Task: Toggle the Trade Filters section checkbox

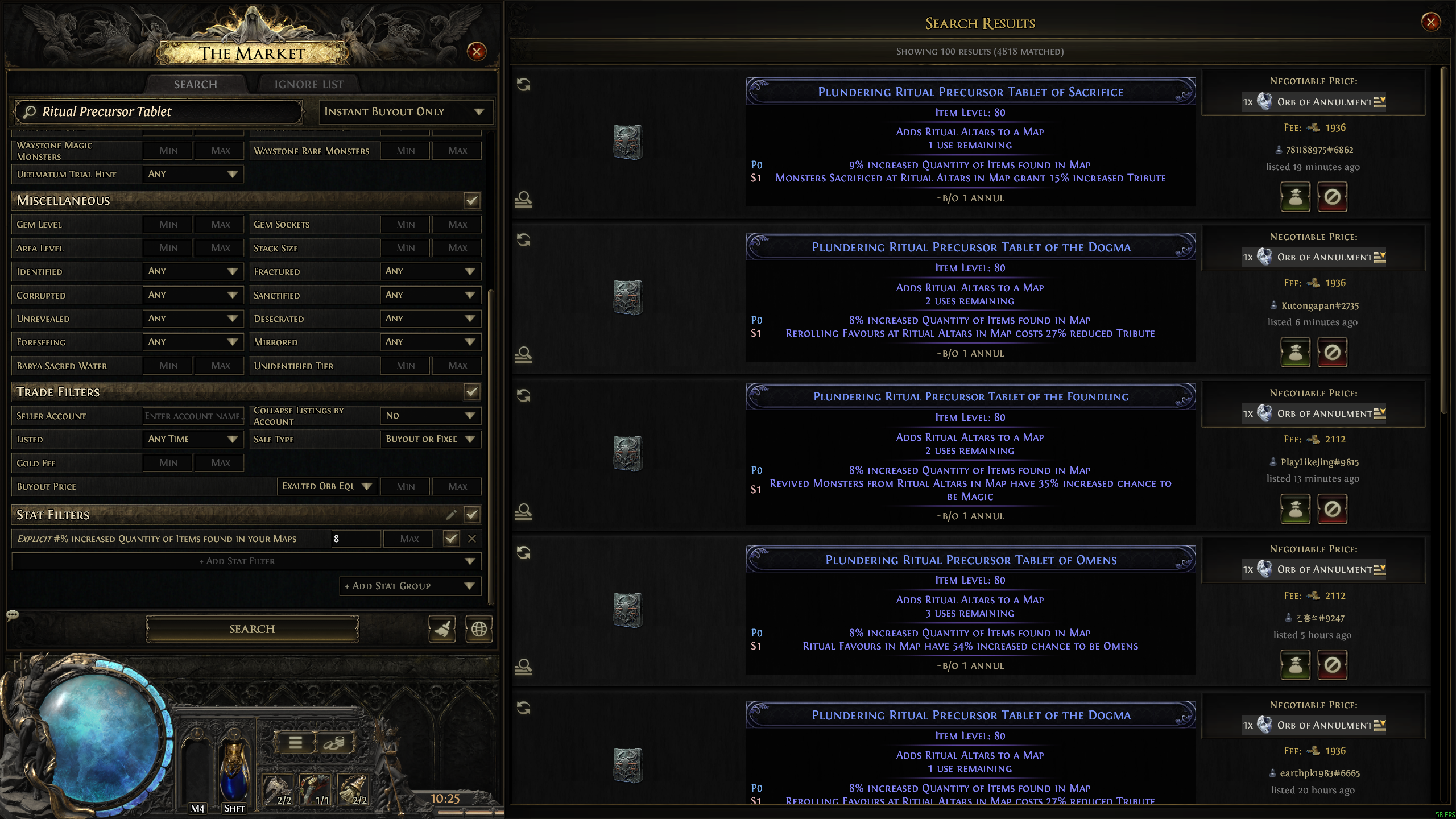Action: coord(471,392)
